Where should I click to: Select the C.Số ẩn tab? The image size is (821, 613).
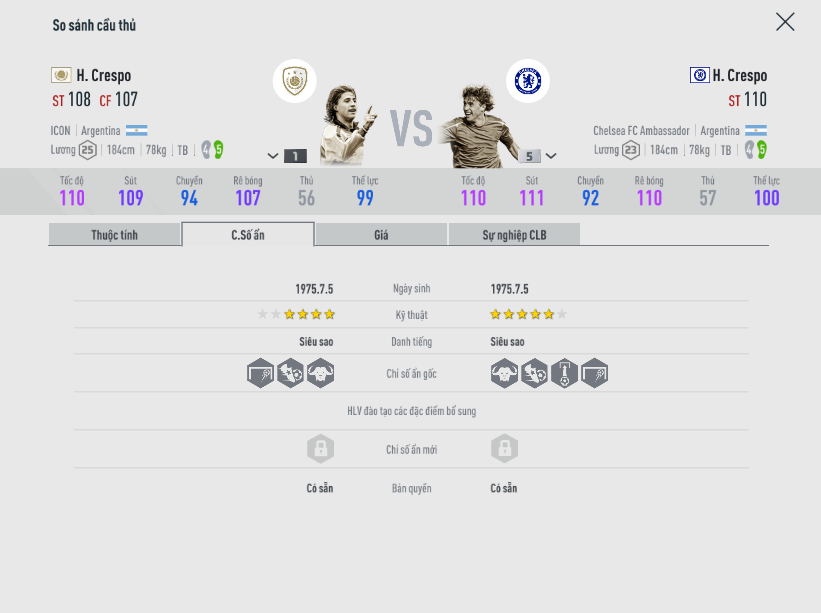248,235
